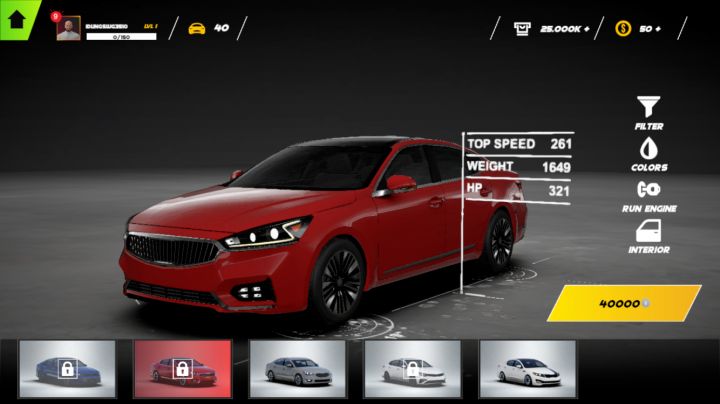Select the locked red car thumbnail

(x=182, y=369)
